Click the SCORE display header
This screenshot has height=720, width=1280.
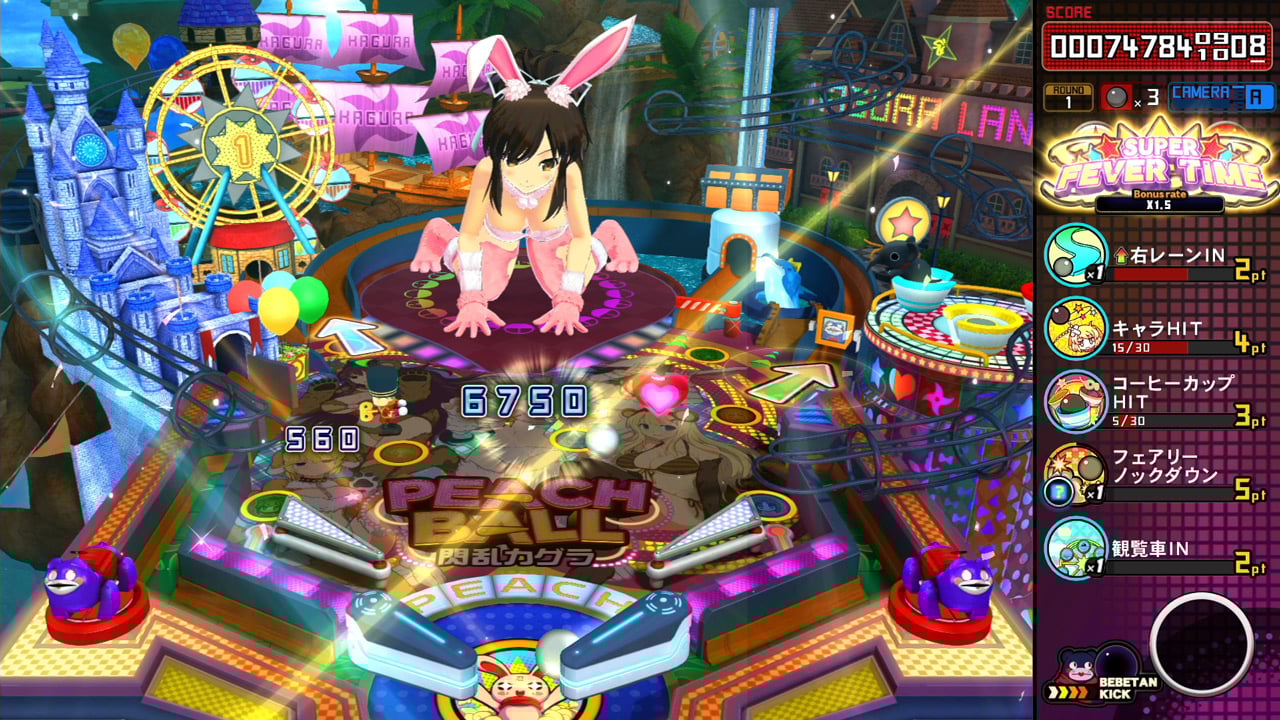click(1069, 12)
